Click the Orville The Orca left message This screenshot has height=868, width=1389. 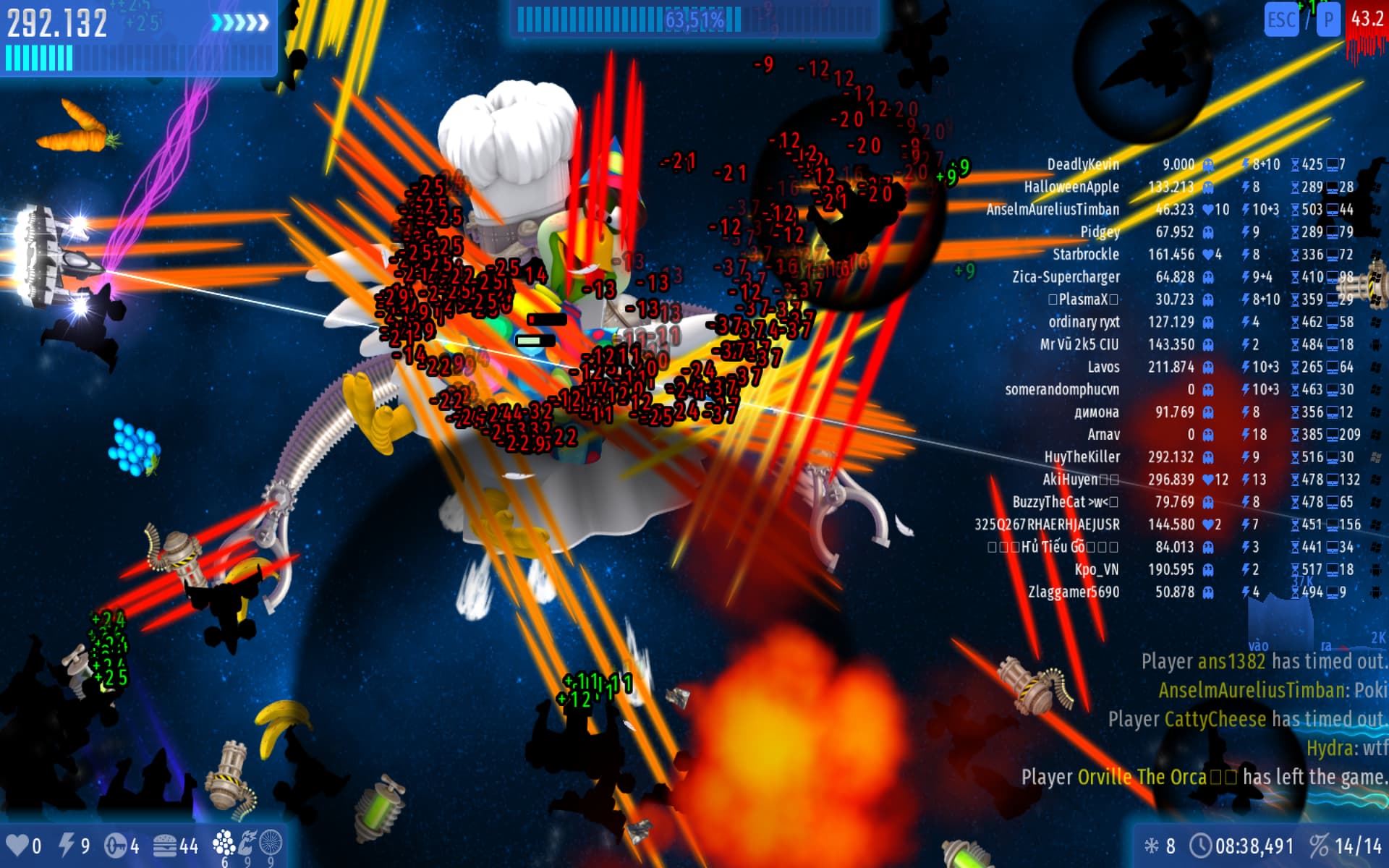coord(1204,778)
